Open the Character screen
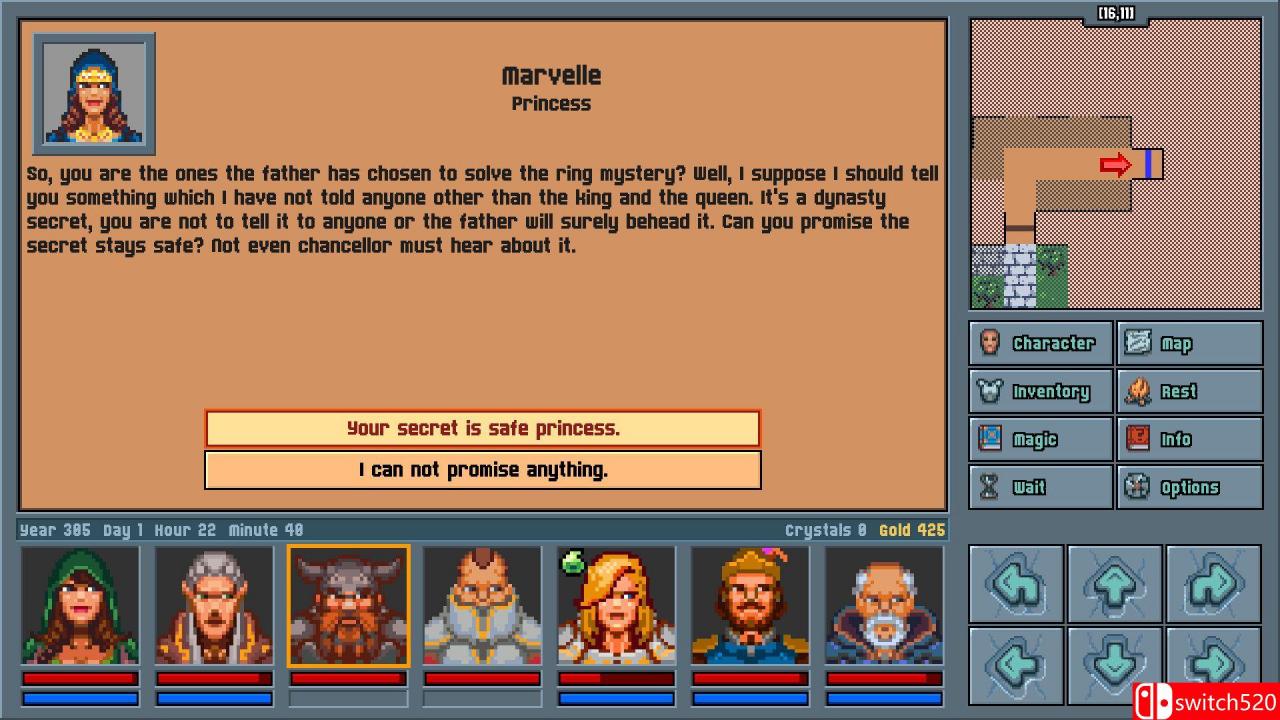 (x=1040, y=342)
